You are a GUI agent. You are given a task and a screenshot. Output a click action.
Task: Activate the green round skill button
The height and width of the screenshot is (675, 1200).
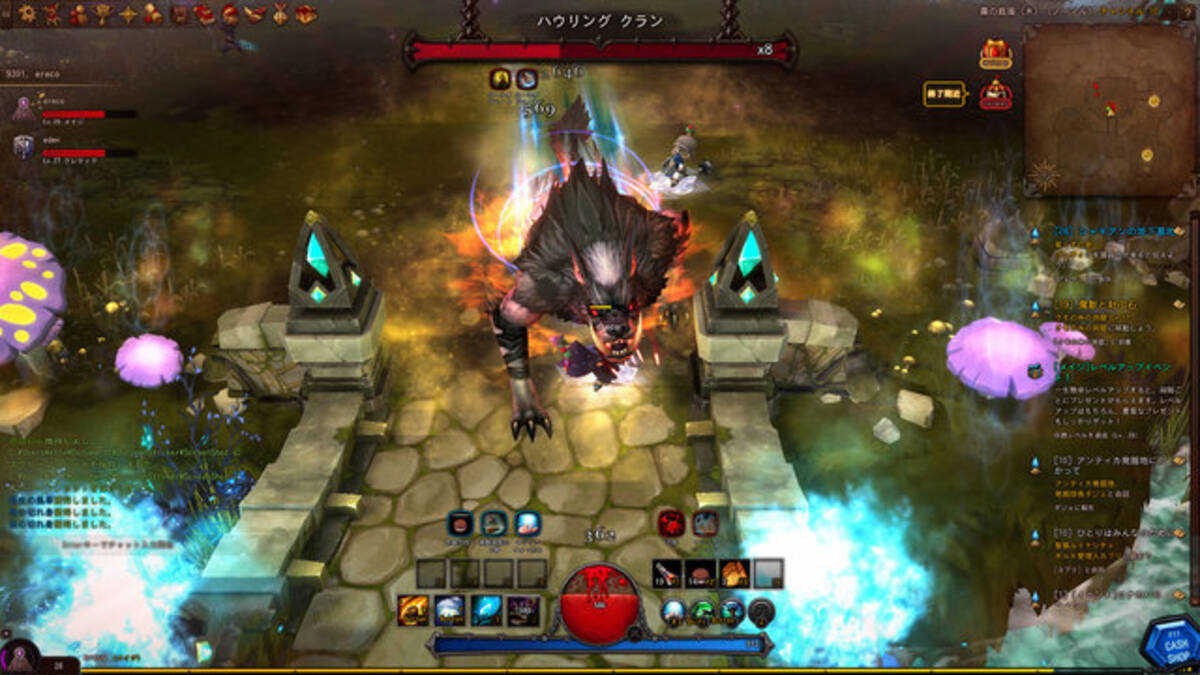click(703, 611)
